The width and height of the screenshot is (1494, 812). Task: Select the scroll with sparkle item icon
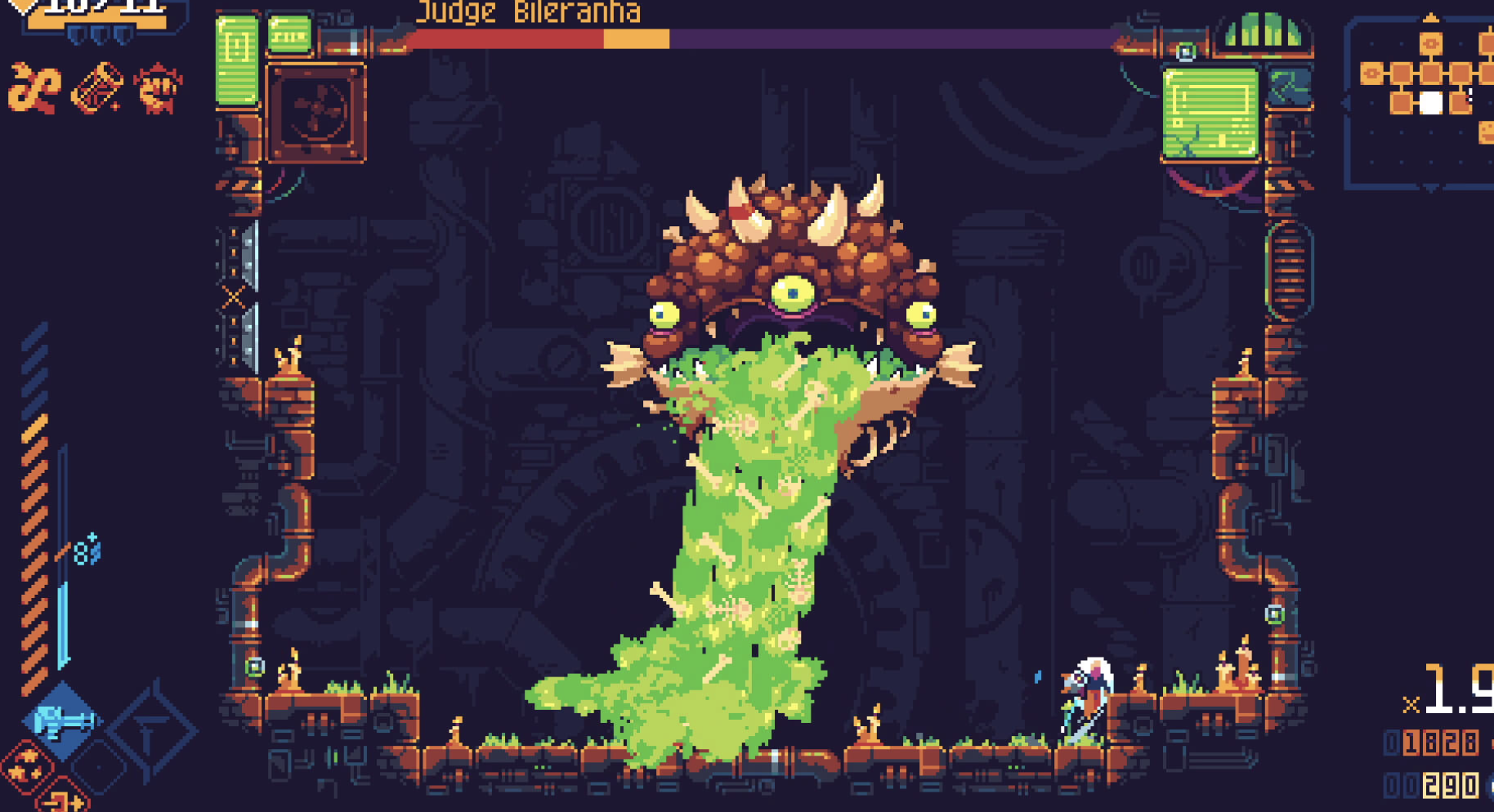[x=96, y=87]
